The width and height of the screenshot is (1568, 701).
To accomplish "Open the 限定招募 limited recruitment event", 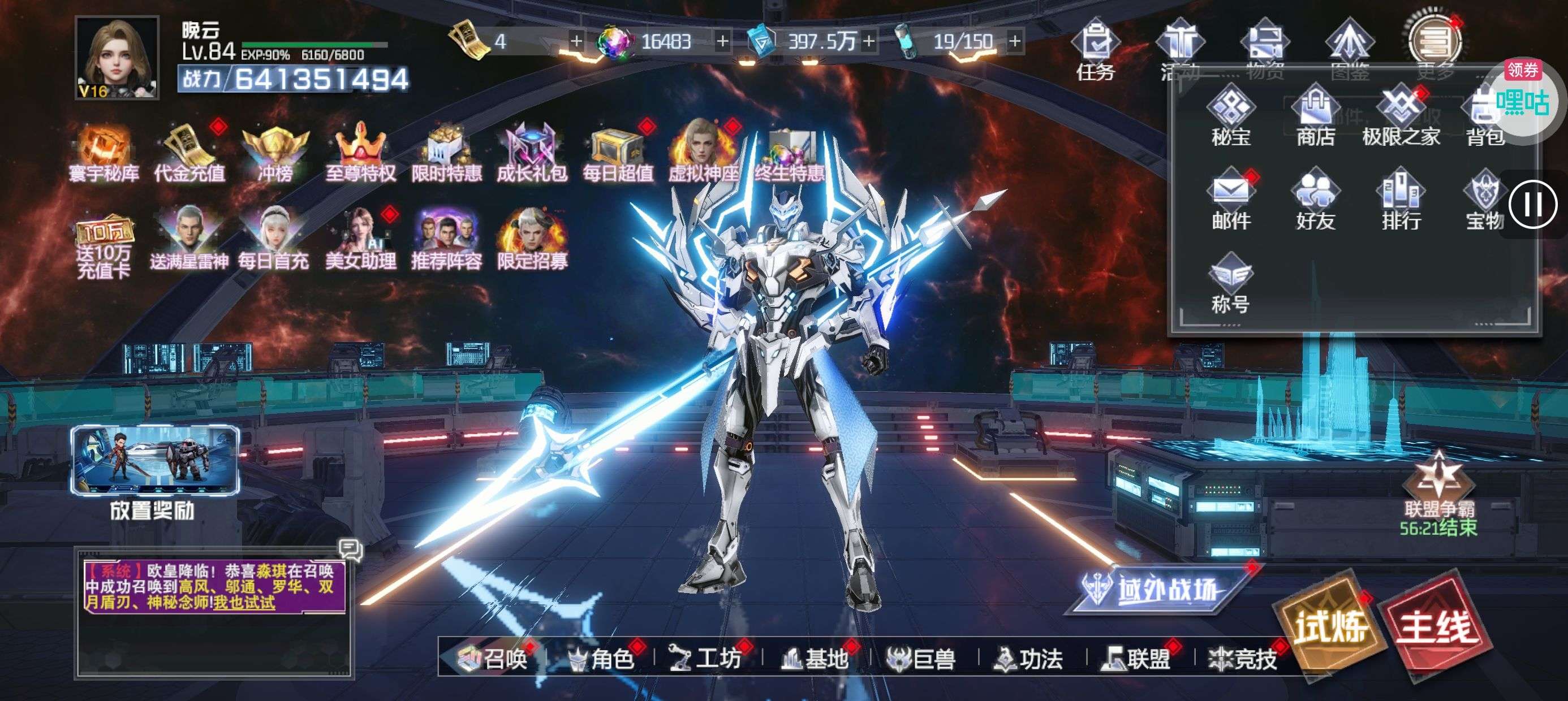I will coord(532,239).
